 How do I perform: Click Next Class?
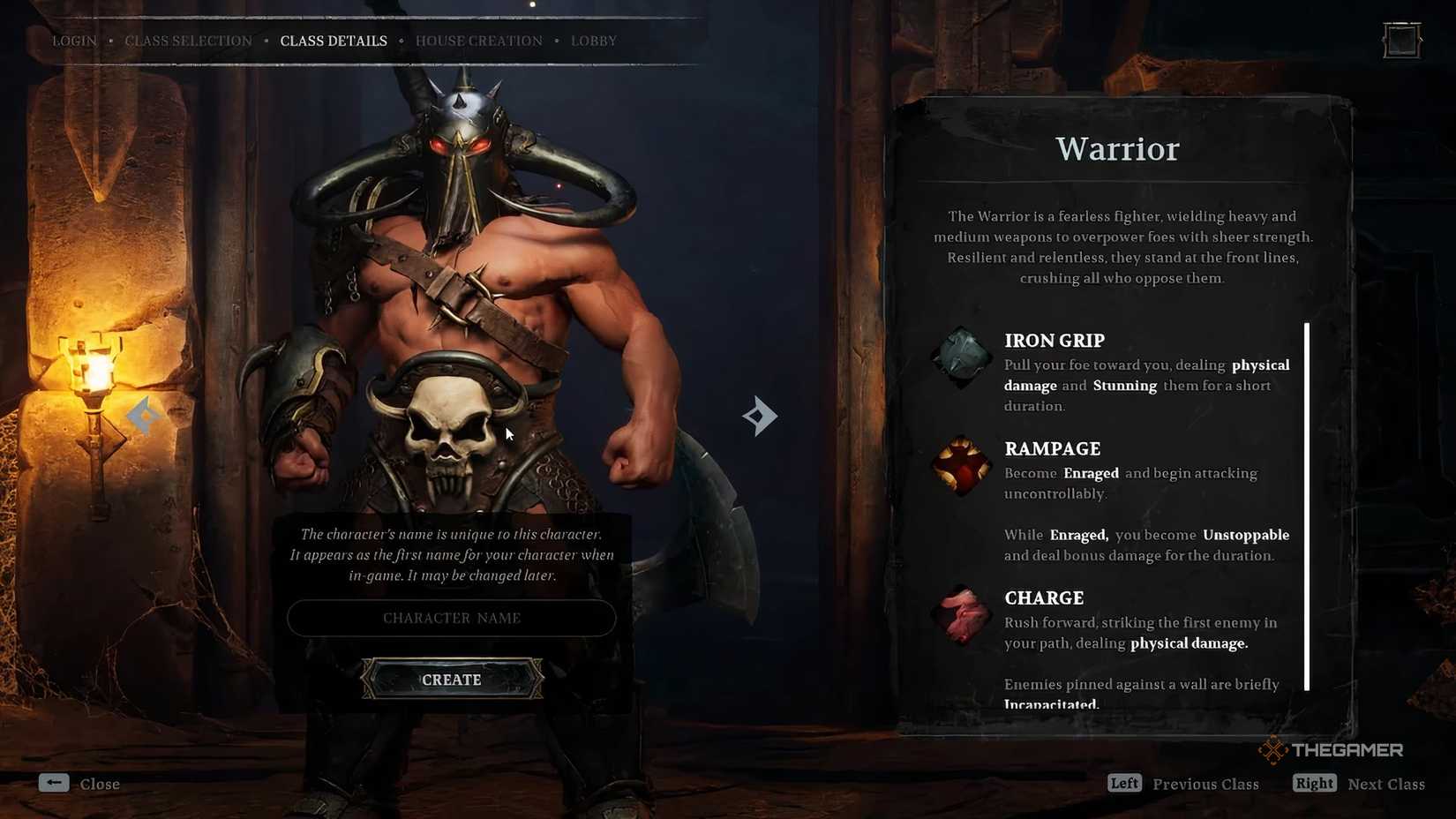(x=1386, y=784)
